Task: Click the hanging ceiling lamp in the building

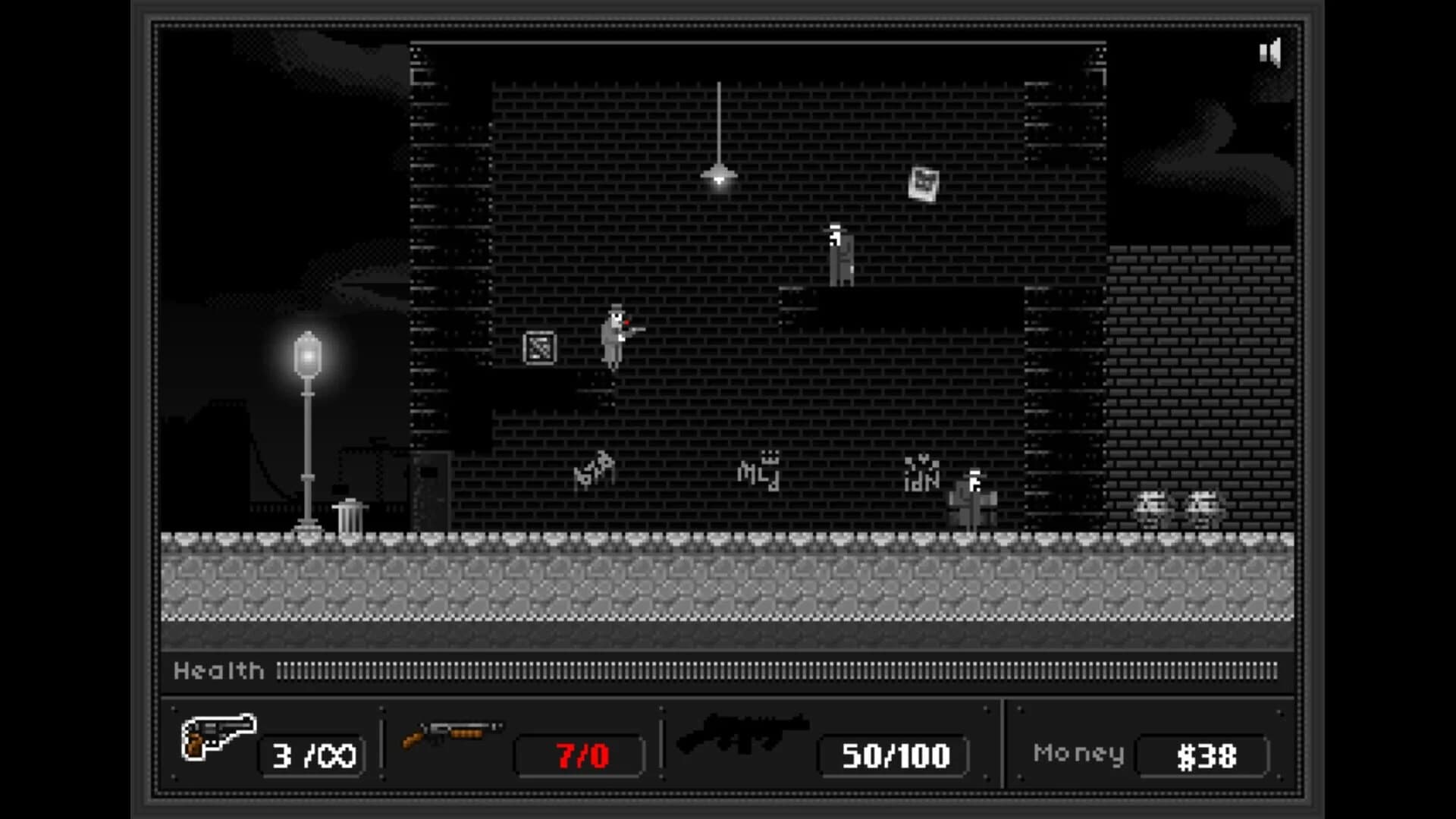Action: pyautogui.click(x=717, y=173)
